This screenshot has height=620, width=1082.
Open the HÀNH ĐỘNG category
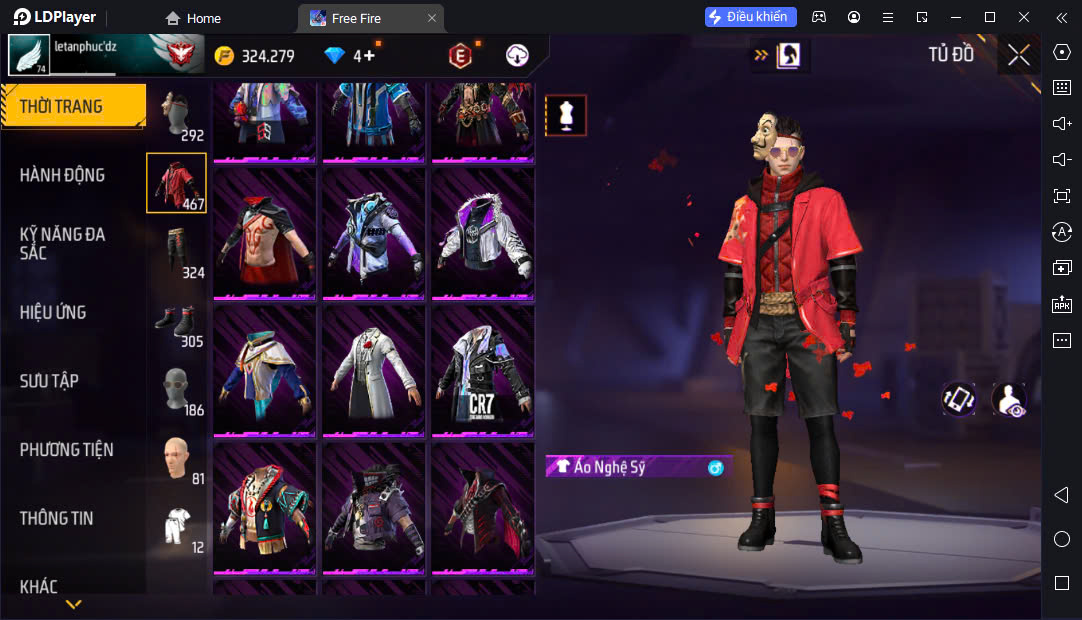62,175
